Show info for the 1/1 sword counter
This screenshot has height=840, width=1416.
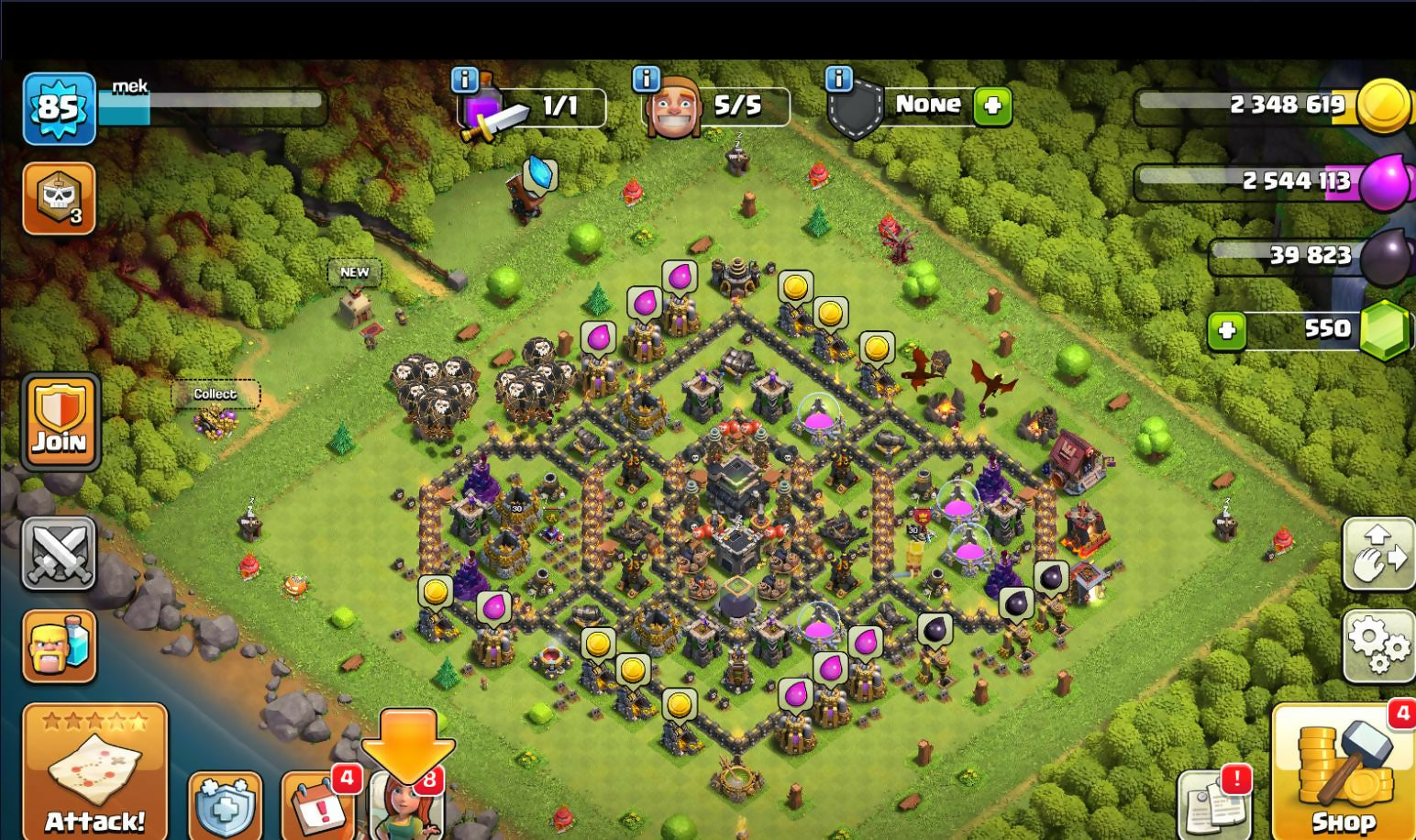coord(465,80)
